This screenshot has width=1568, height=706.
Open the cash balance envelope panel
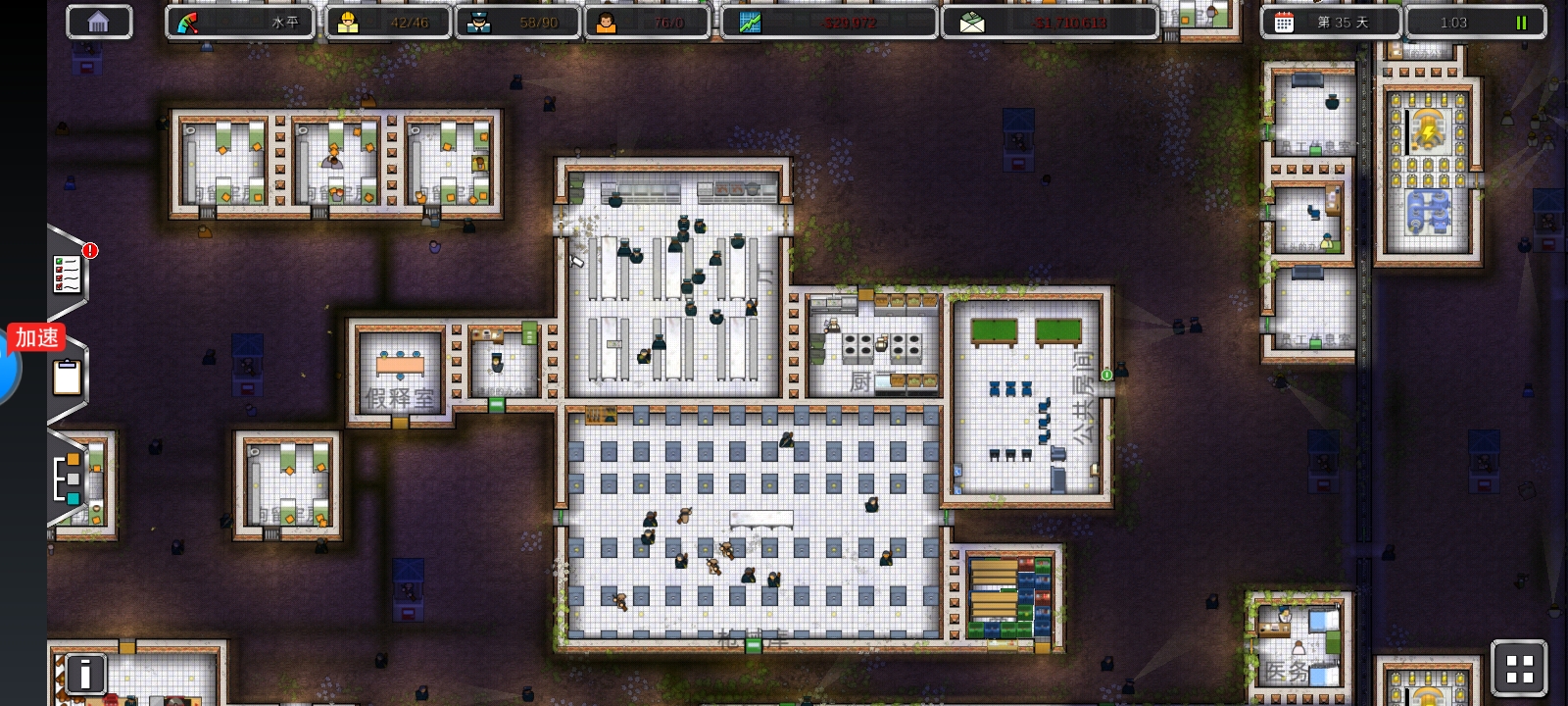coord(1050,23)
